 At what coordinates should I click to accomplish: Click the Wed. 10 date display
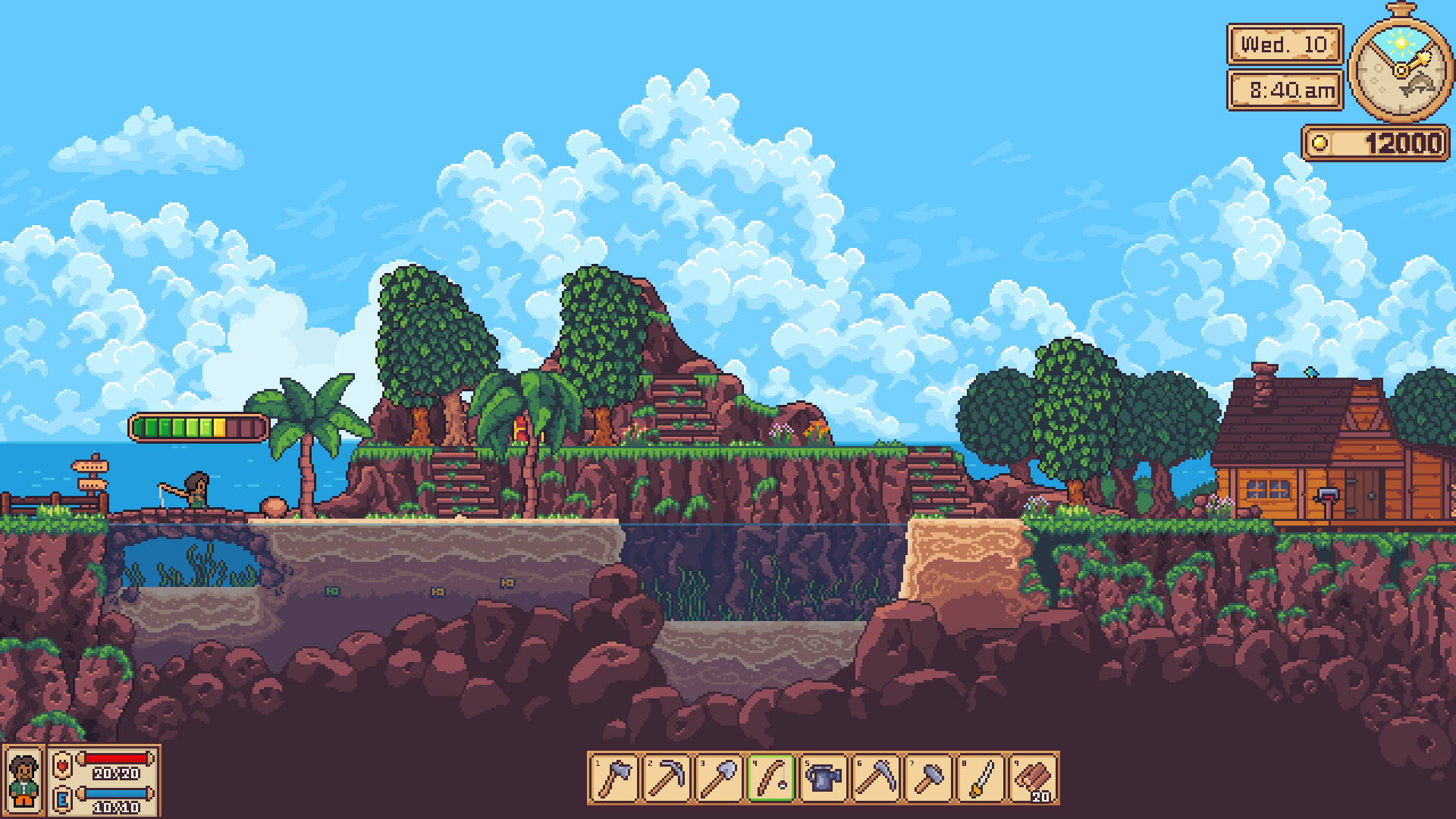pos(1283,44)
